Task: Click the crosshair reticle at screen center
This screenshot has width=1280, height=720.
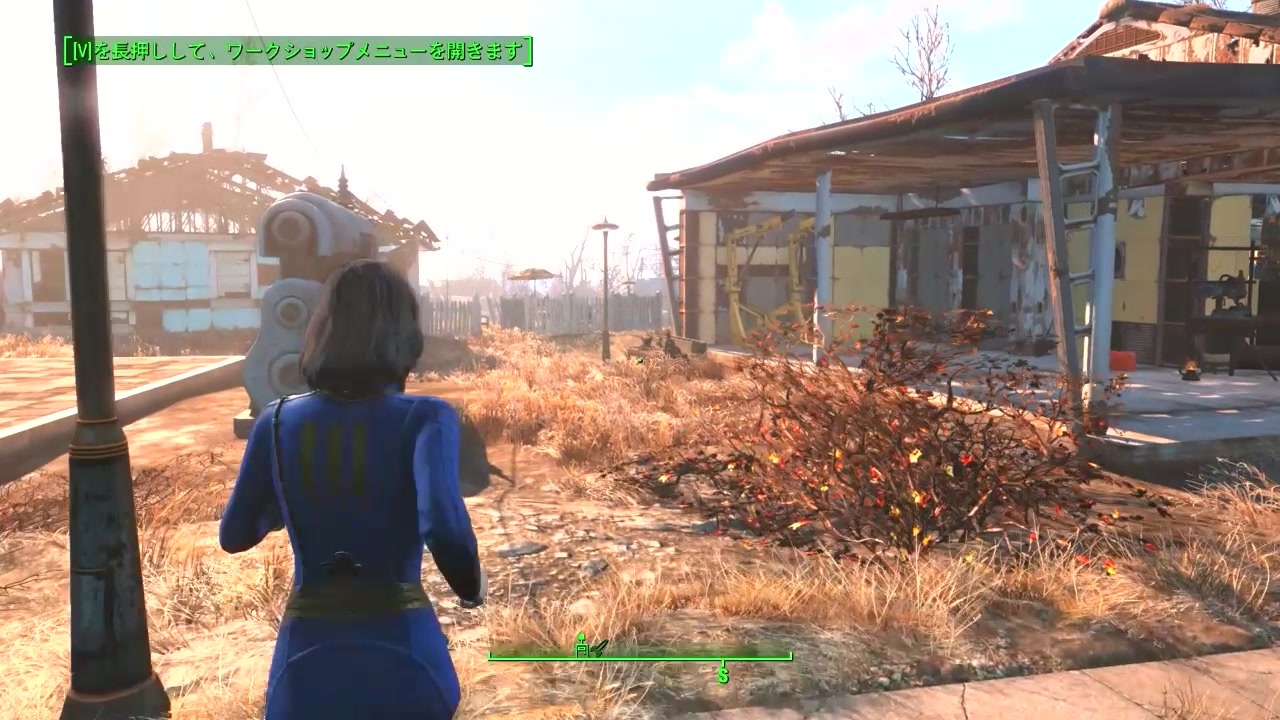Action: (x=640, y=360)
